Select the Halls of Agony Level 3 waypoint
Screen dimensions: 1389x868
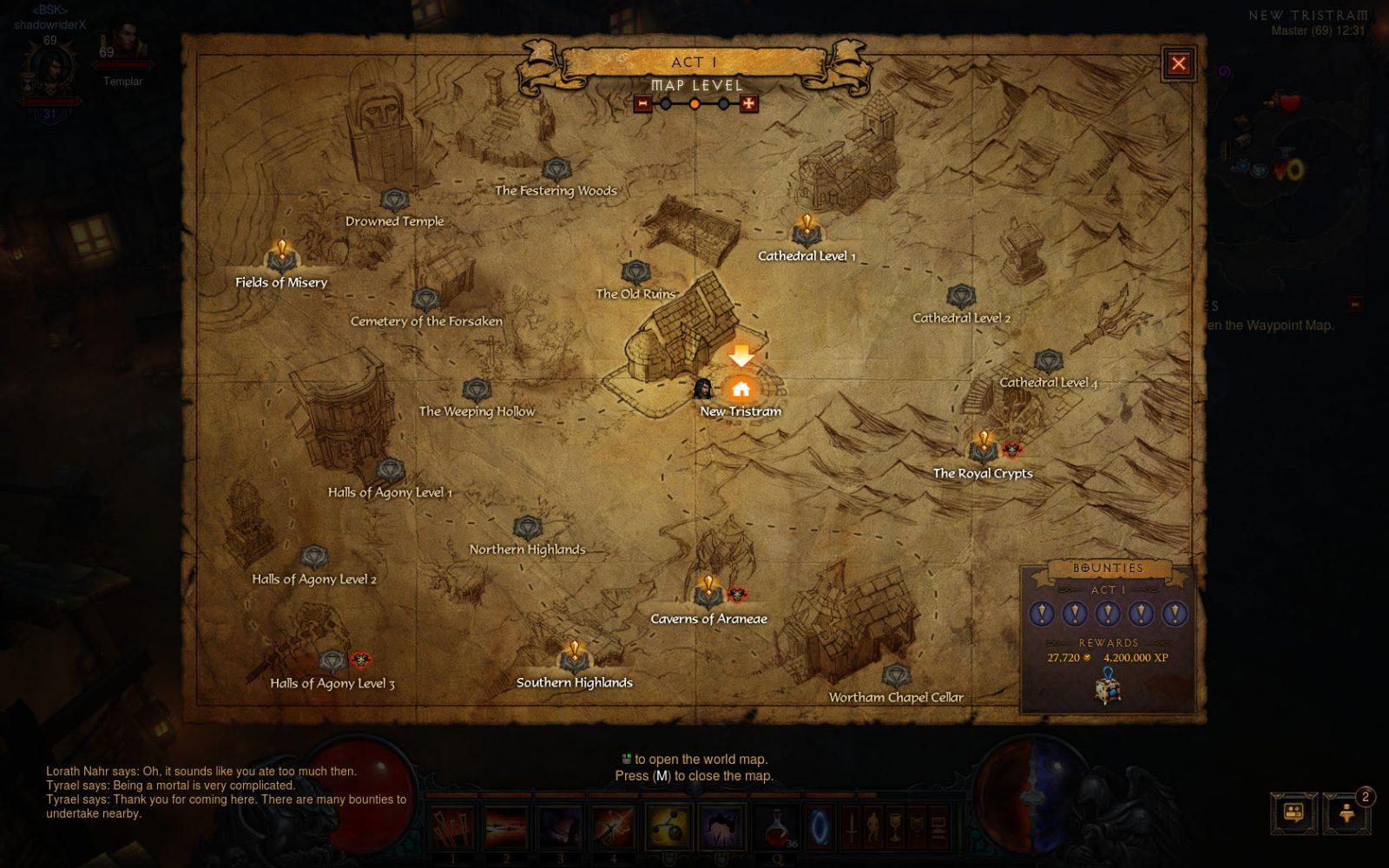click(x=332, y=662)
